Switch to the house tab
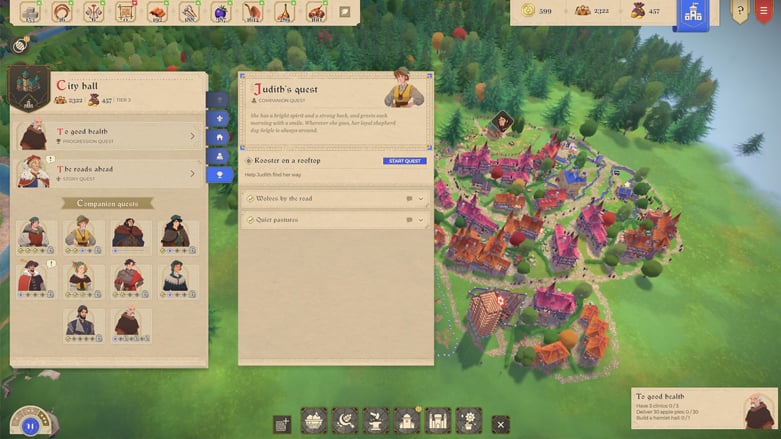 tap(219, 137)
